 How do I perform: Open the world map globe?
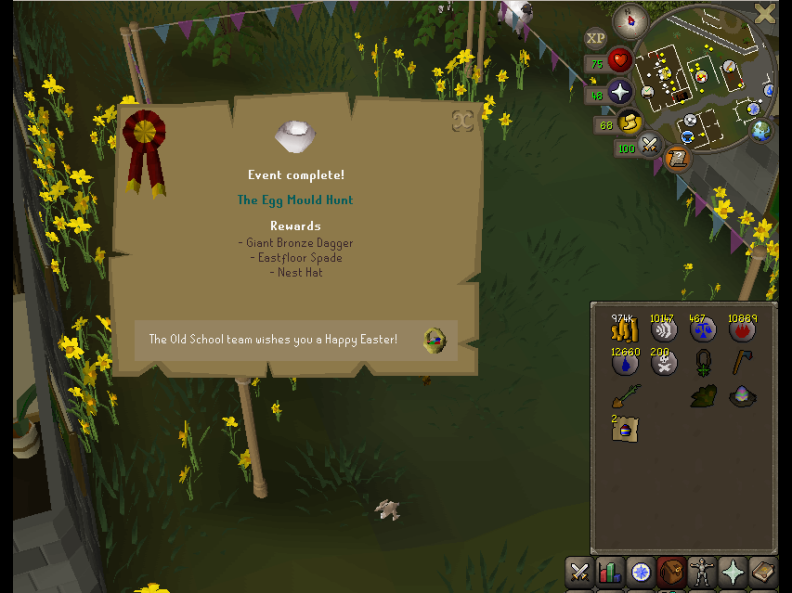pyautogui.click(x=762, y=131)
